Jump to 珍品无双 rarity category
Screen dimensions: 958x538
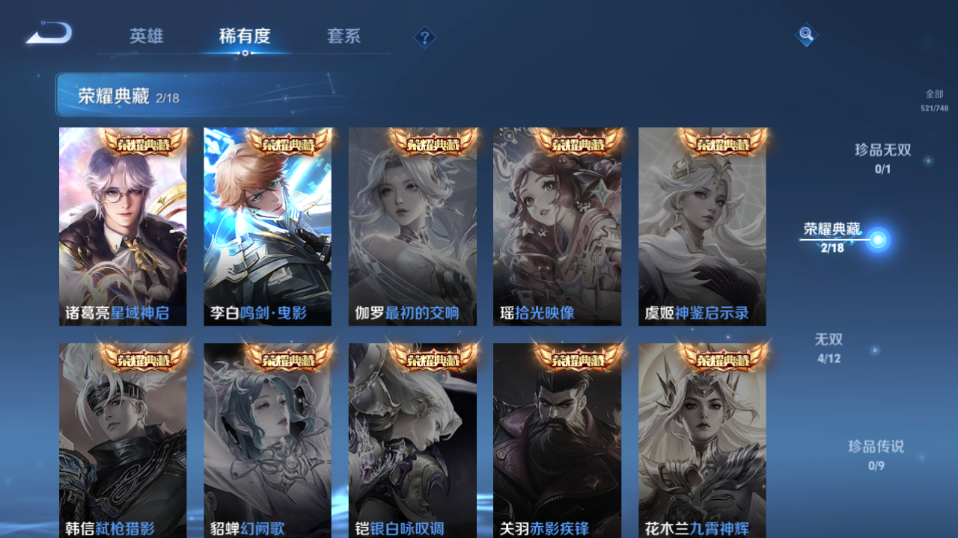tap(882, 157)
